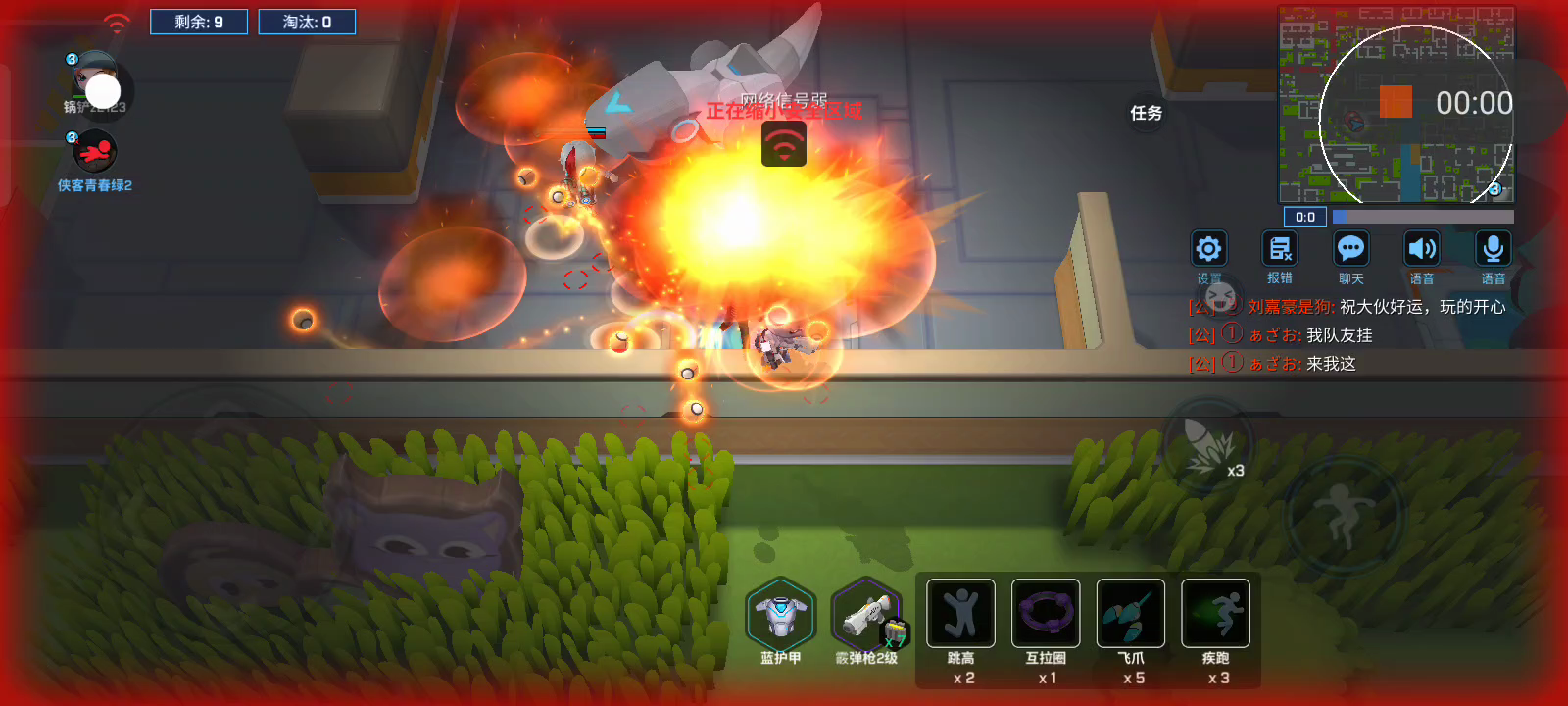The width and height of the screenshot is (1568, 706).
Task: Open the 设置 settings gear
Action: pyautogui.click(x=1208, y=249)
